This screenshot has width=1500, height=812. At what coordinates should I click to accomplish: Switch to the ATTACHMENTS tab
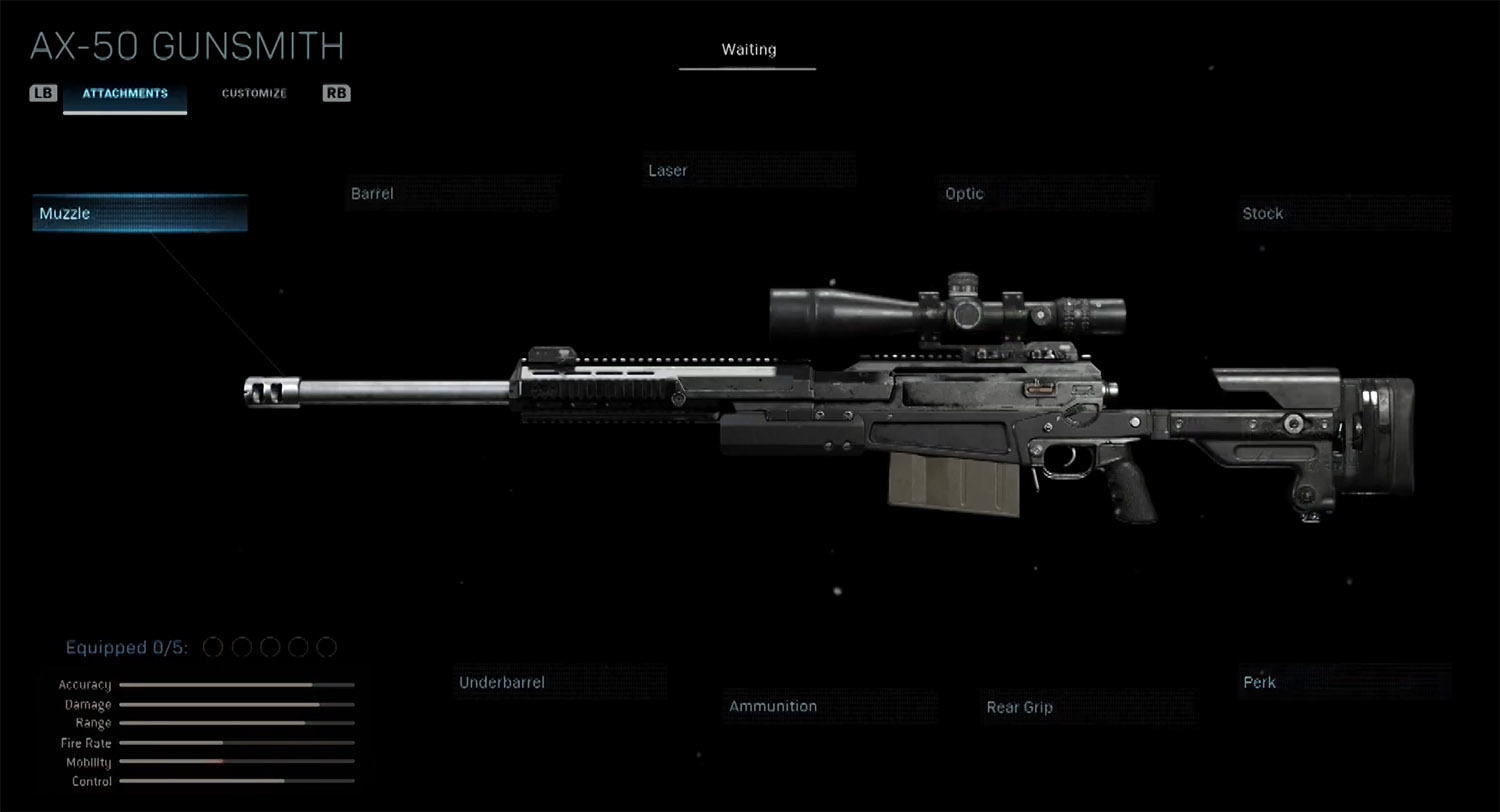pyautogui.click(x=124, y=93)
